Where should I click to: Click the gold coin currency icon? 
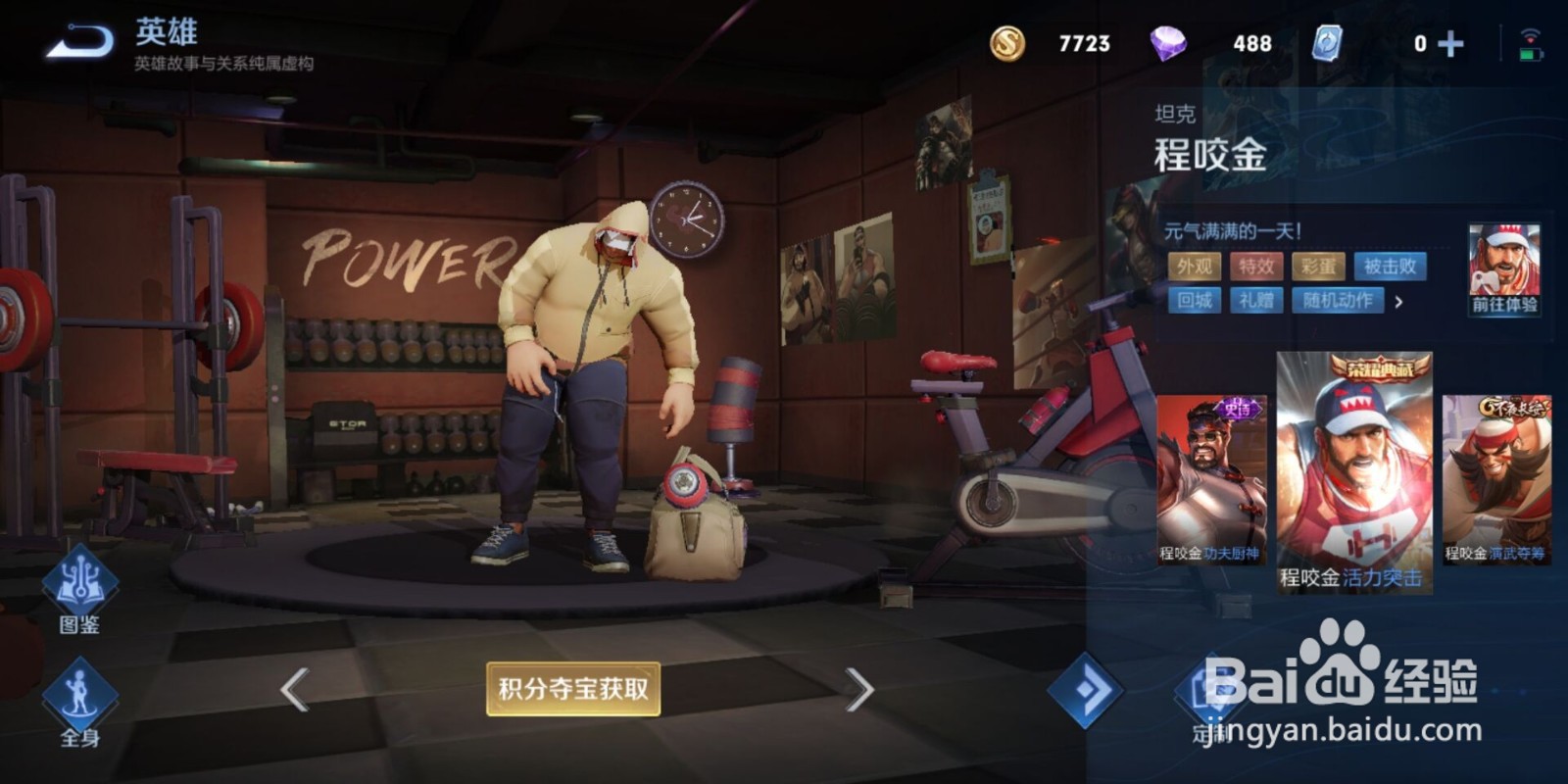pyautogui.click(x=1008, y=41)
